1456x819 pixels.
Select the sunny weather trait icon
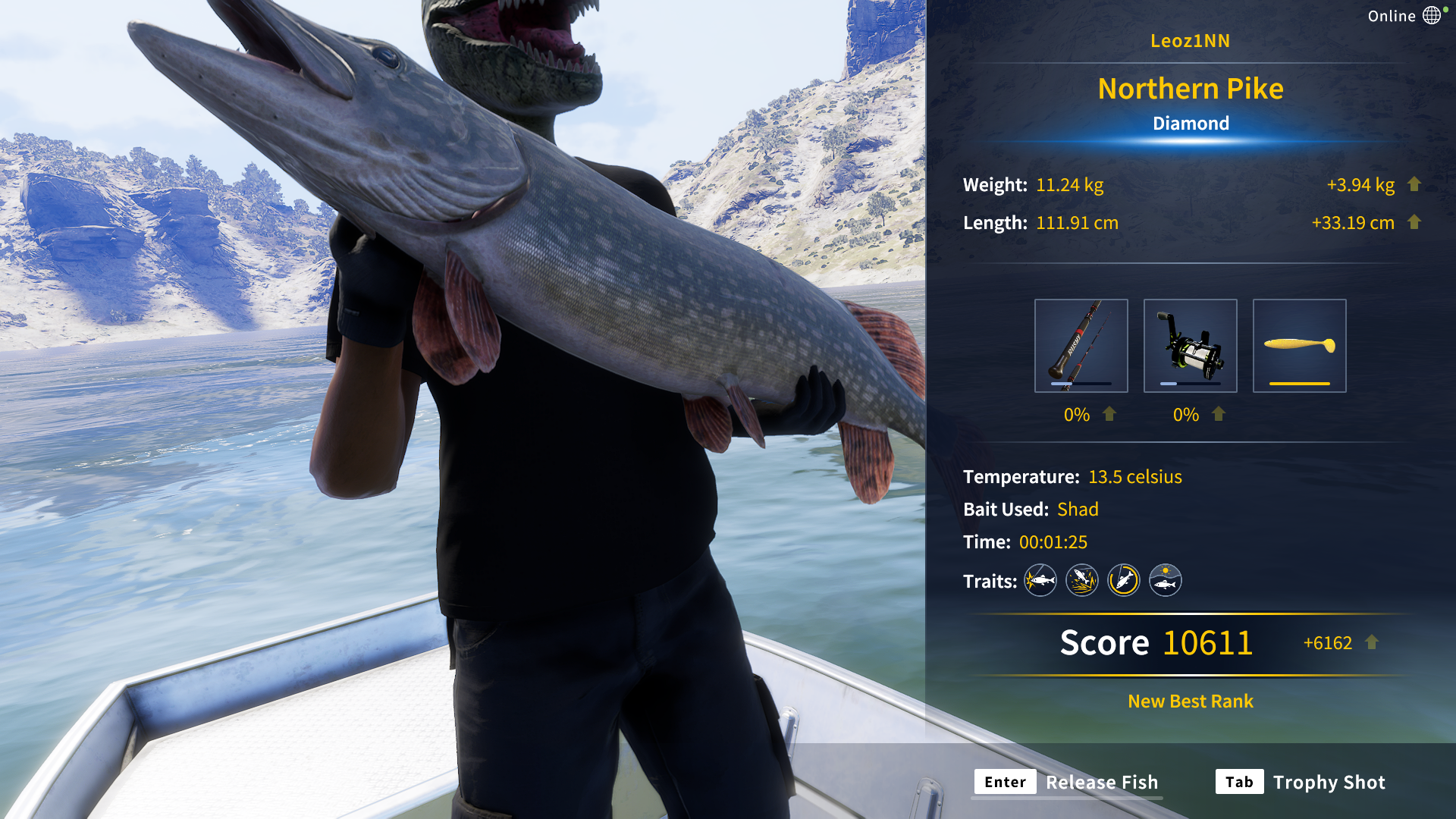click(1165, 580)
